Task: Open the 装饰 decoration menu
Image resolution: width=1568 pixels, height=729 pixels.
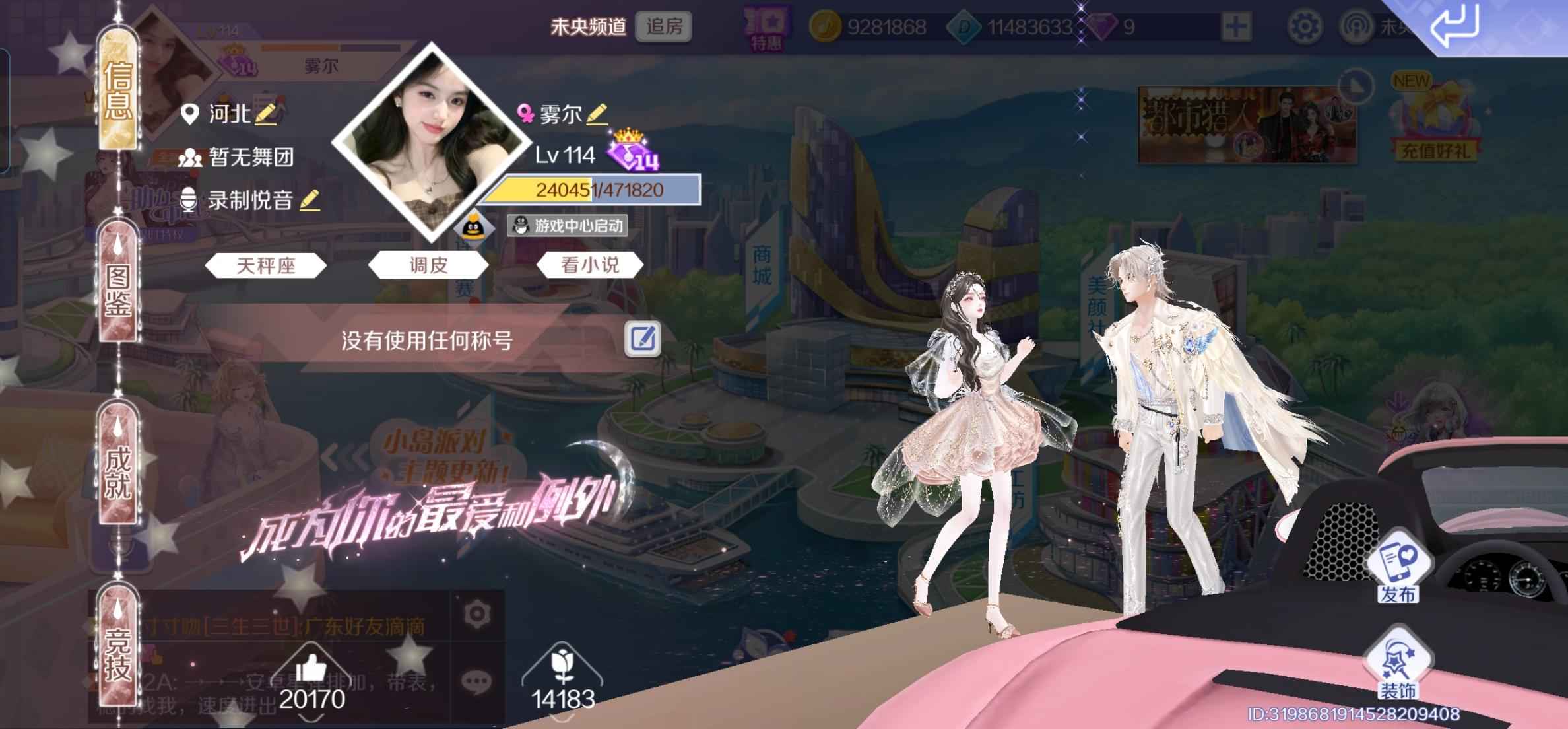Action: pos(1398,667)
